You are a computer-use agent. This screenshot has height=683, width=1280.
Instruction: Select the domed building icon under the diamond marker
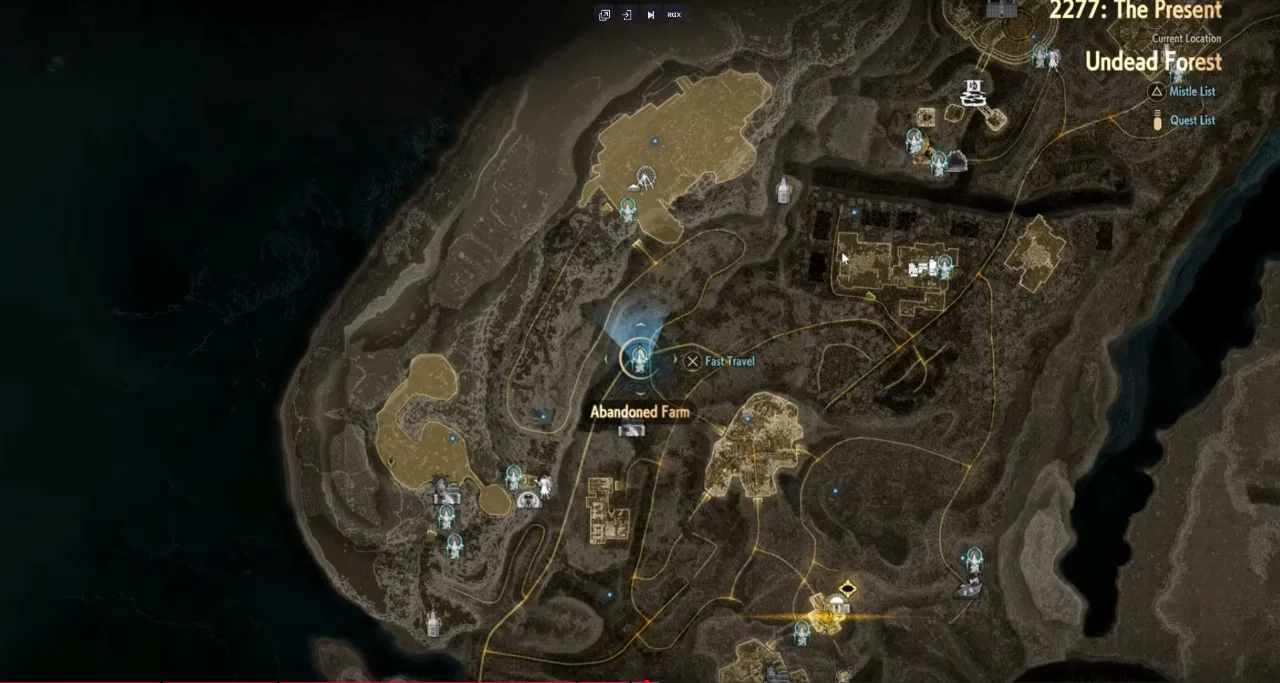838,604
